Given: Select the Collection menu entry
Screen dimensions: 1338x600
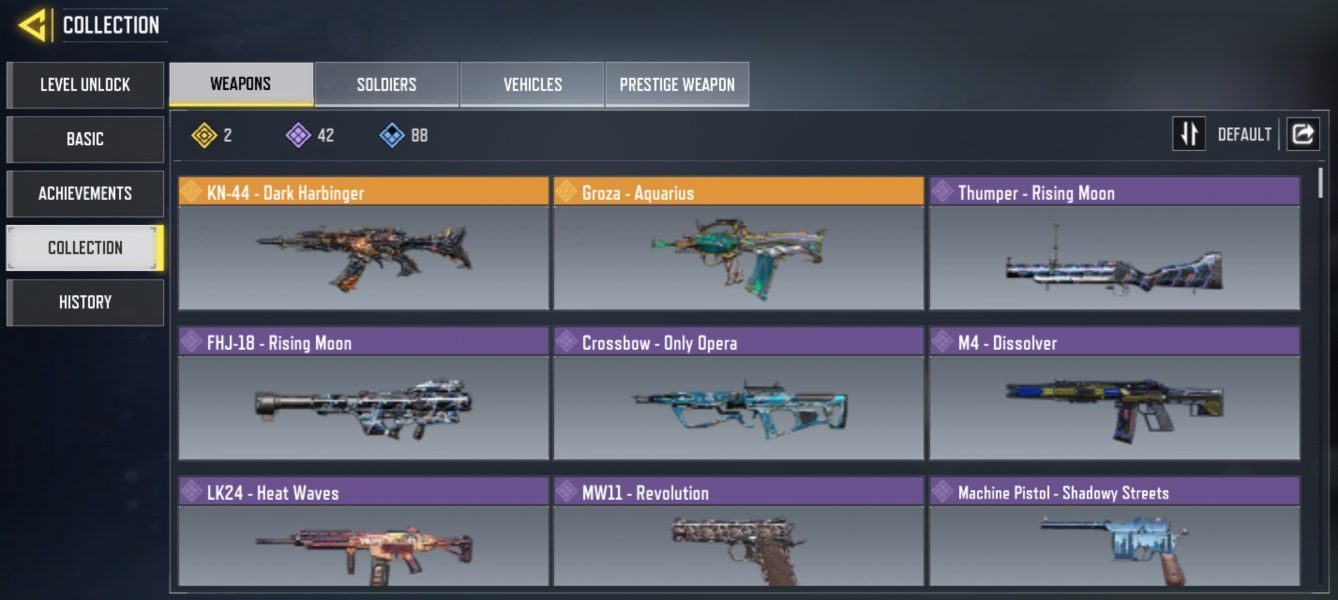Looking at the screenshot, I should click(x=85, y=248).
